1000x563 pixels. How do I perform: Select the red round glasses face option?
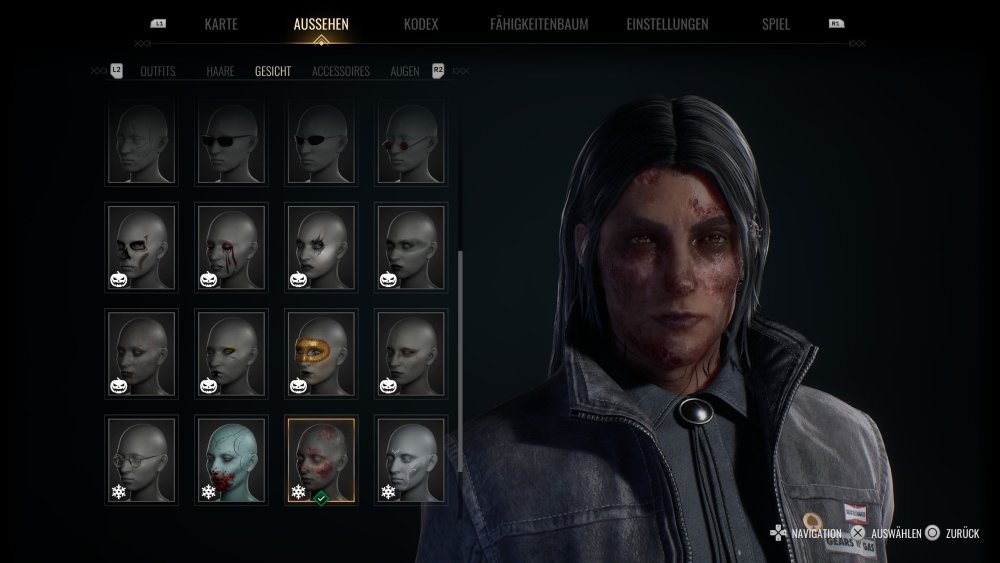(x=411, y=142)
